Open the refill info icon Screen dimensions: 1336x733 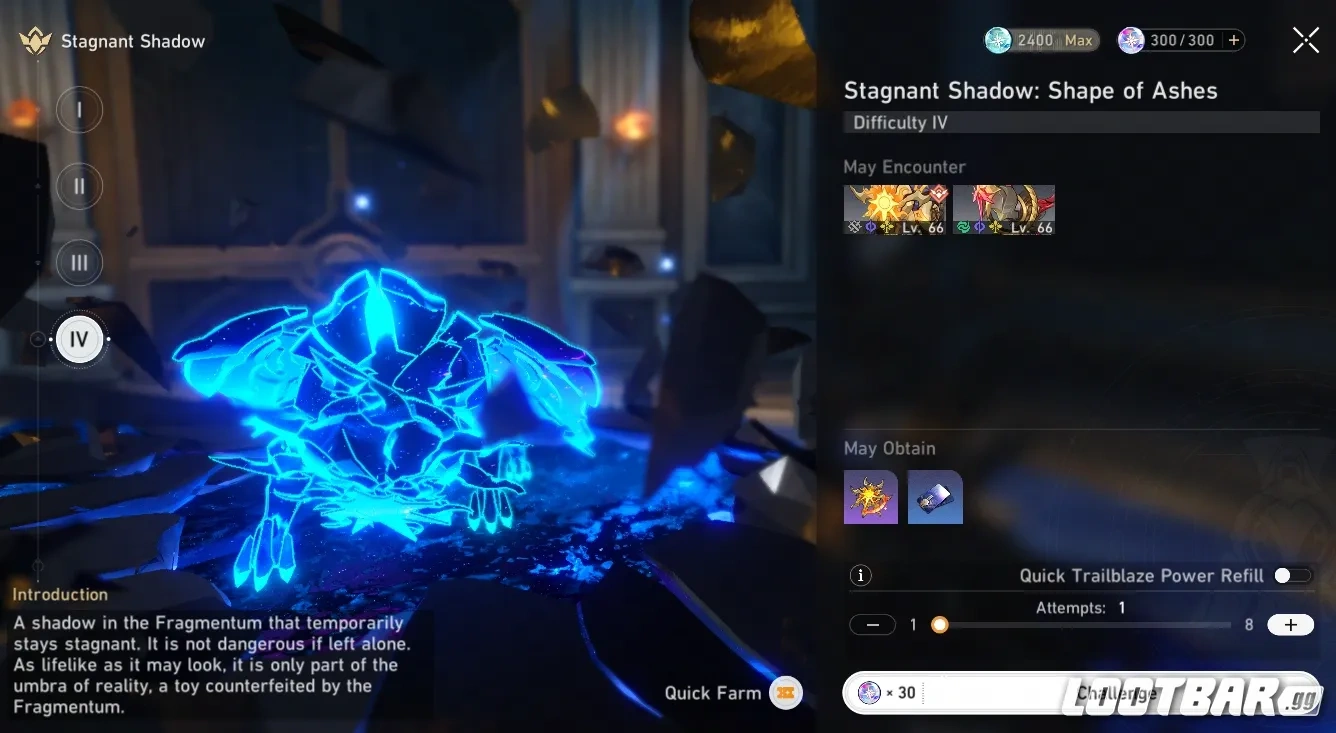point(860,575)
